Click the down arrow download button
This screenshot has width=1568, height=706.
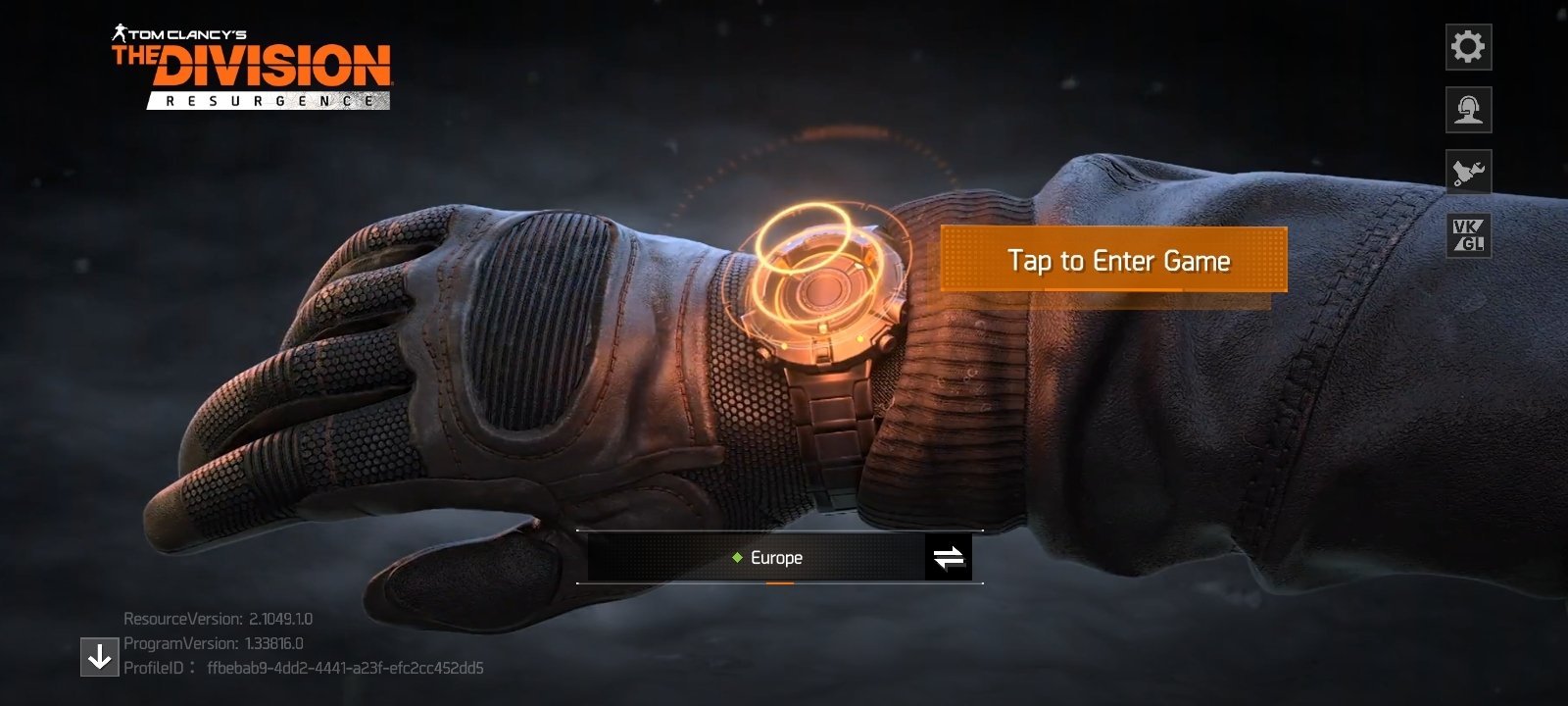(99, 657)
